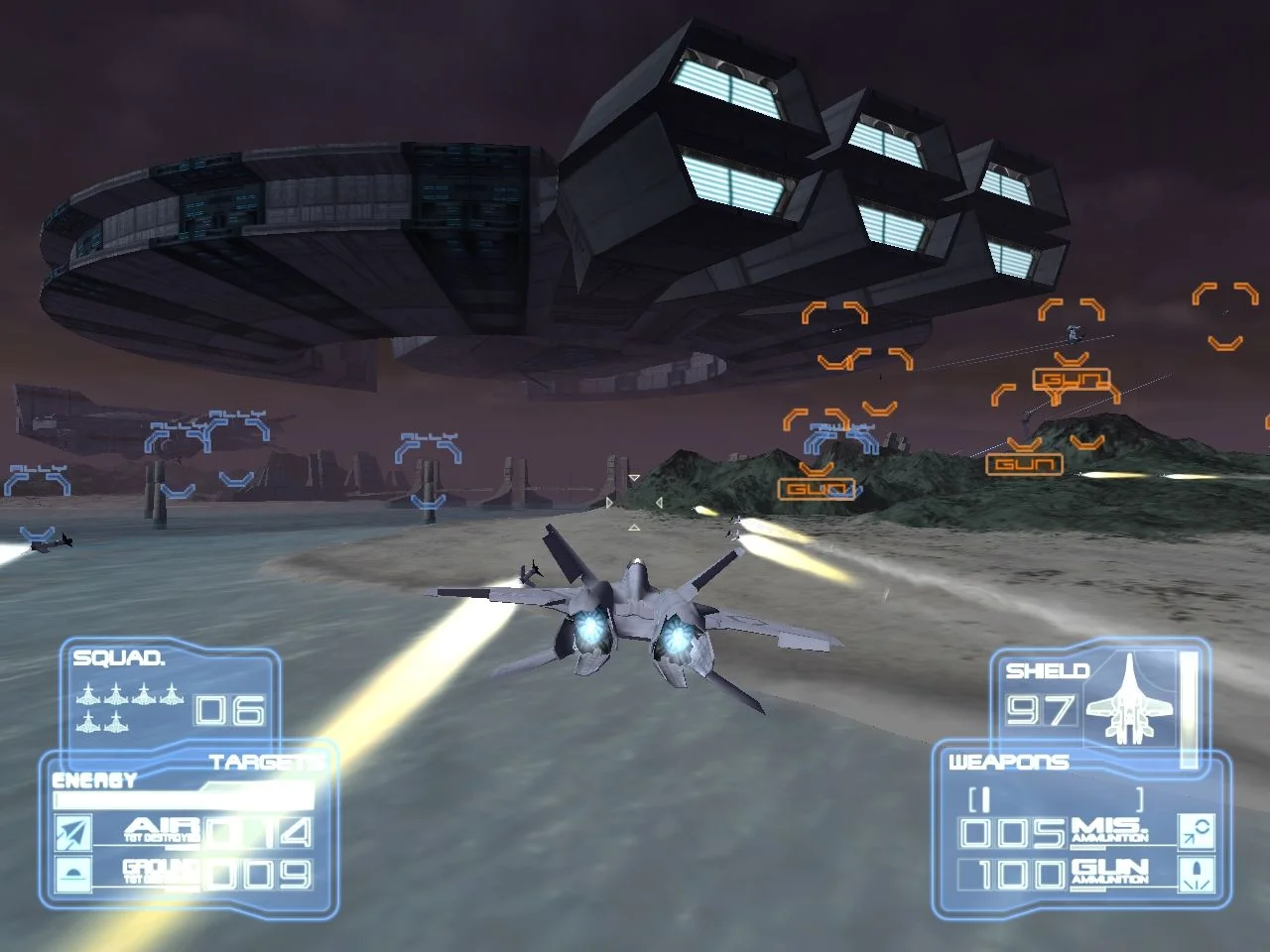Expand the TARGETS panel
Screen dimensions: 1270x952
[x=265, y=761]
